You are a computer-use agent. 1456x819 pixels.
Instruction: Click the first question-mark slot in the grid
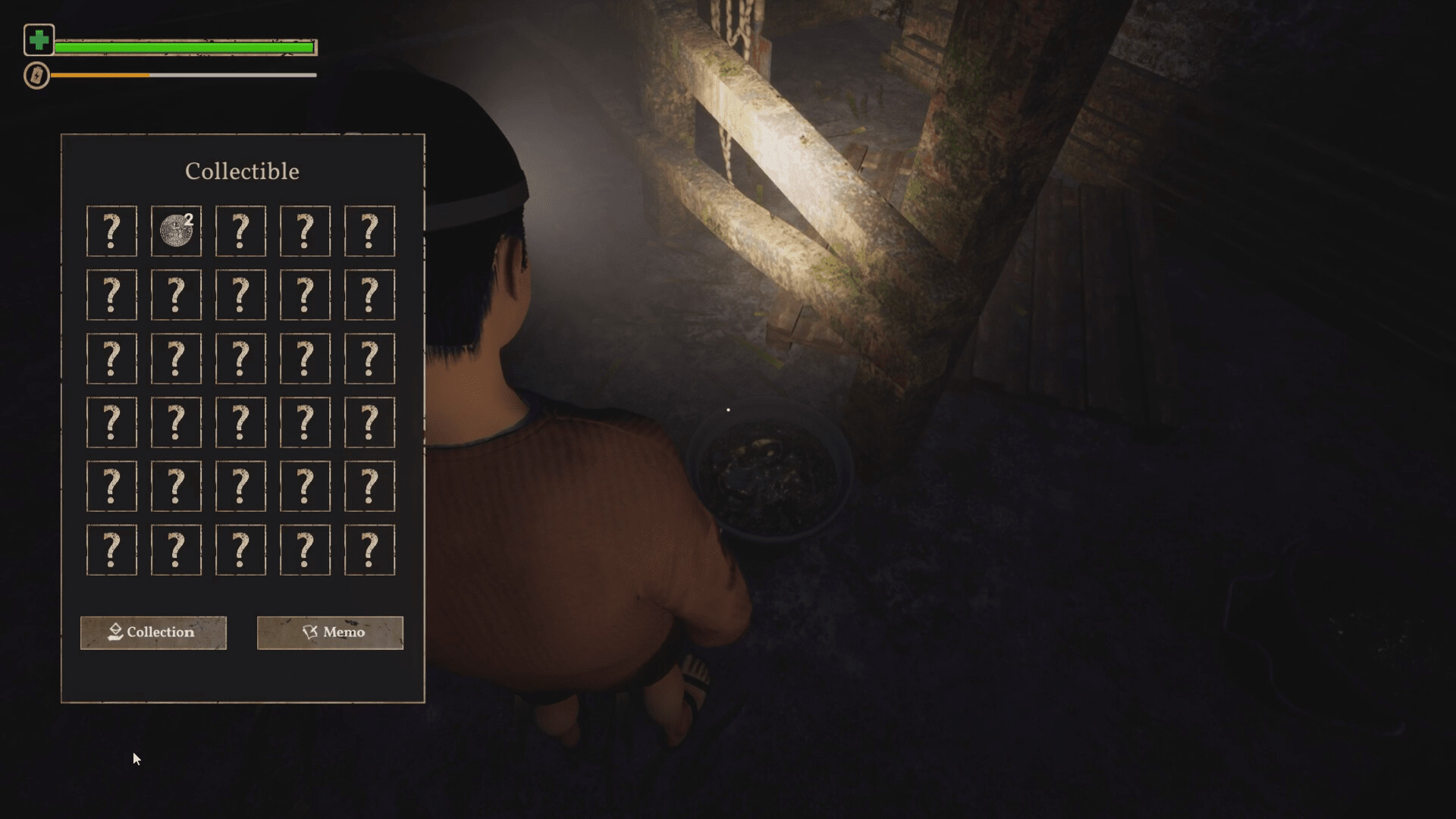(111, 231)
